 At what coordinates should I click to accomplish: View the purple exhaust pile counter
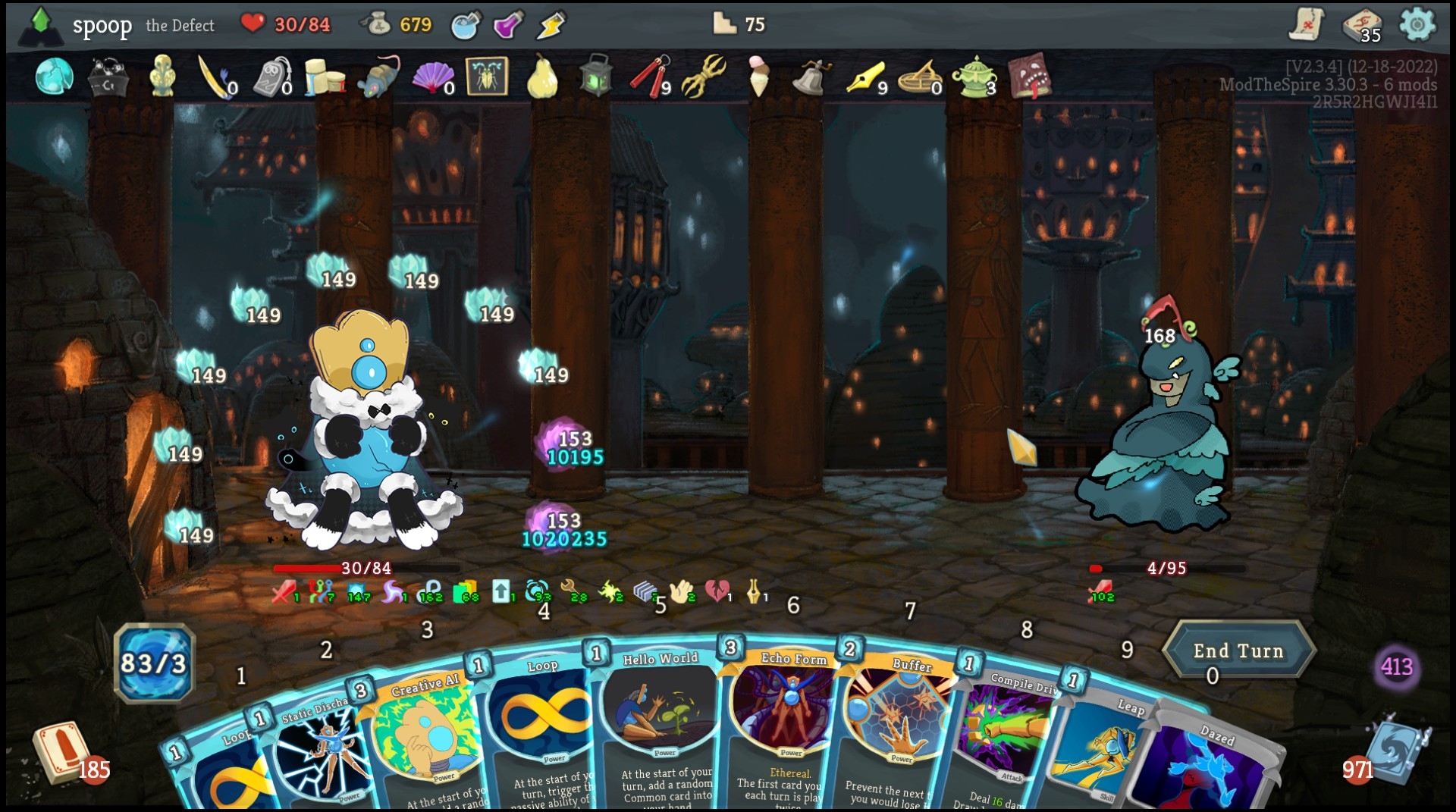tap(1396, 667)
